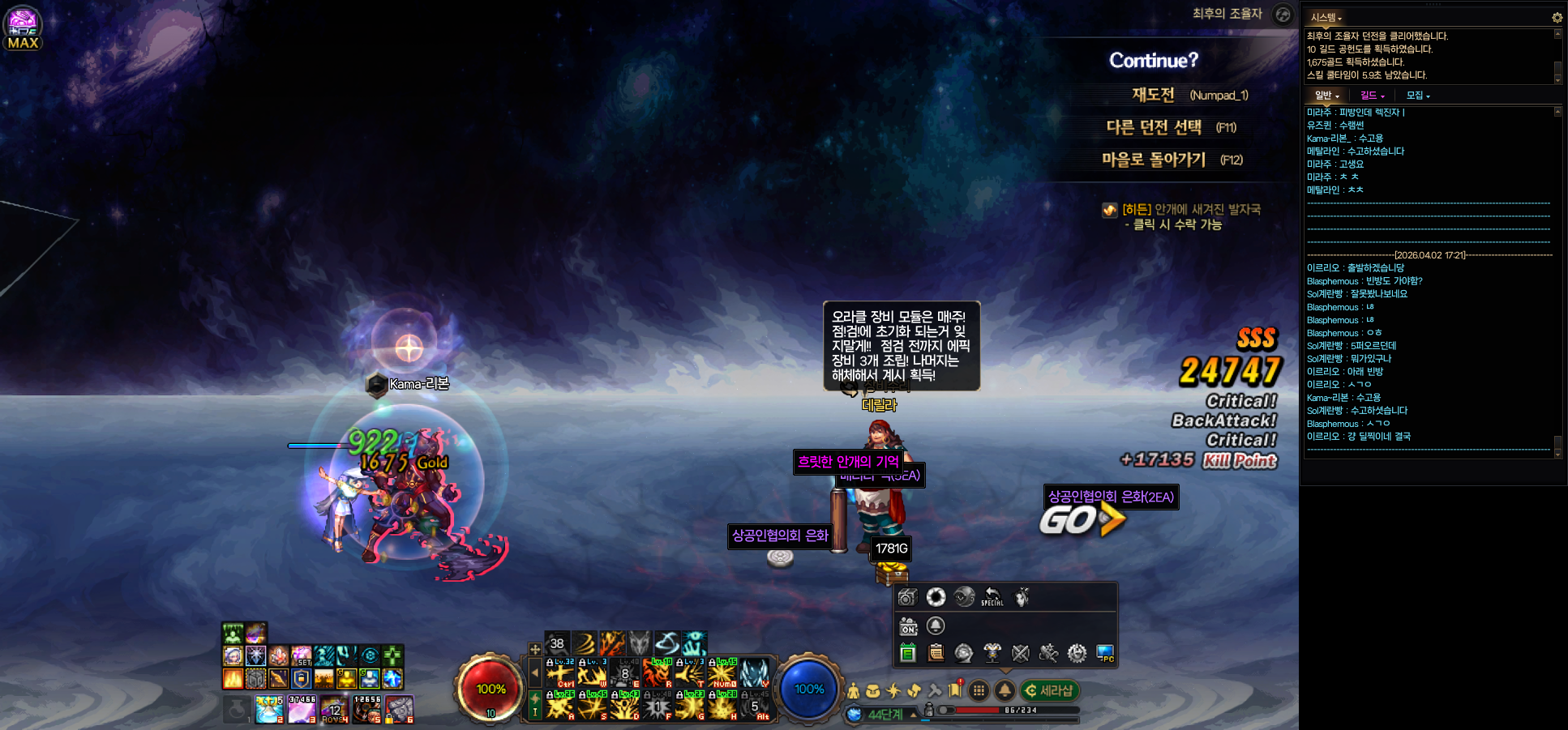This screenshot has width=1568, height=730.
Task: Activate the skill bound to the Ctrl key
Action: click(x=559, y=673)
